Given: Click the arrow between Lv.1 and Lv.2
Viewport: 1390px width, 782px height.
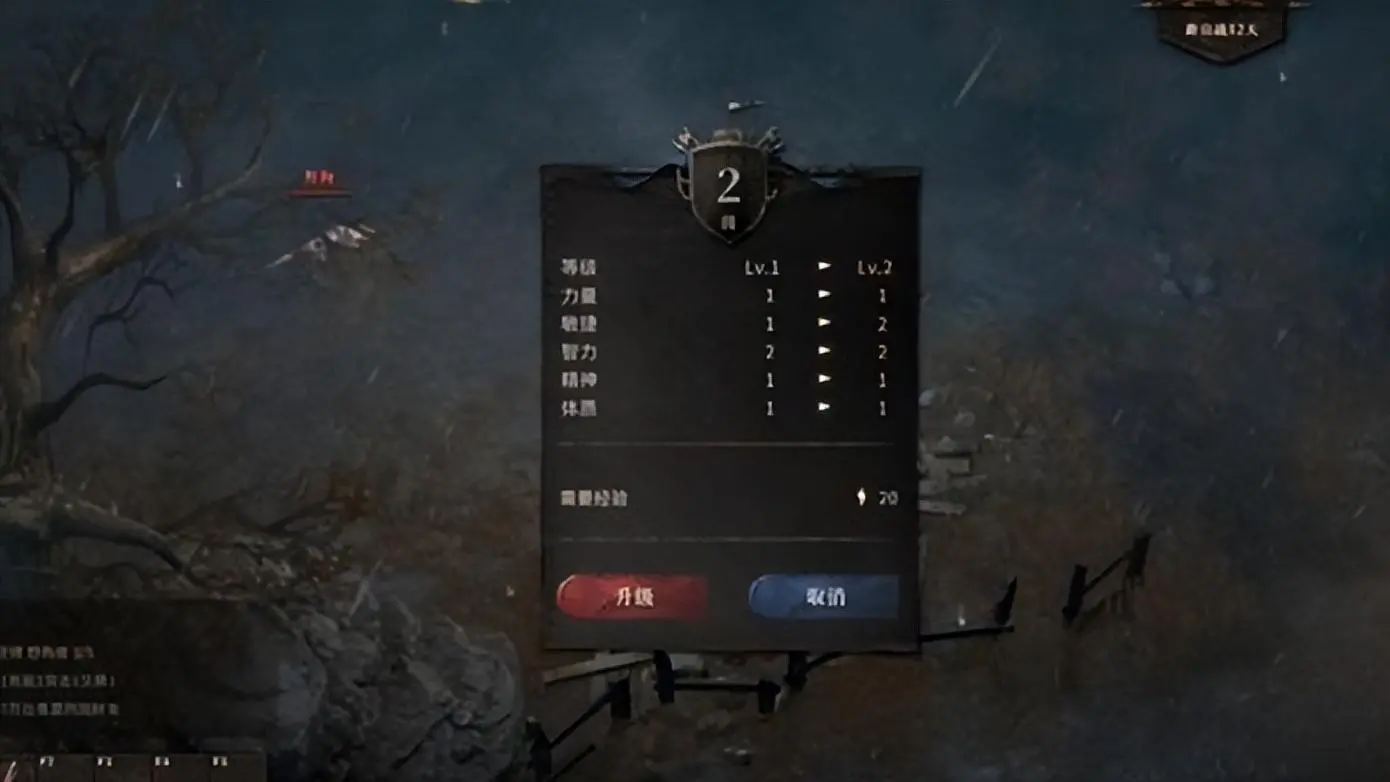Looking at the screenshot, I should click(823, 266).
